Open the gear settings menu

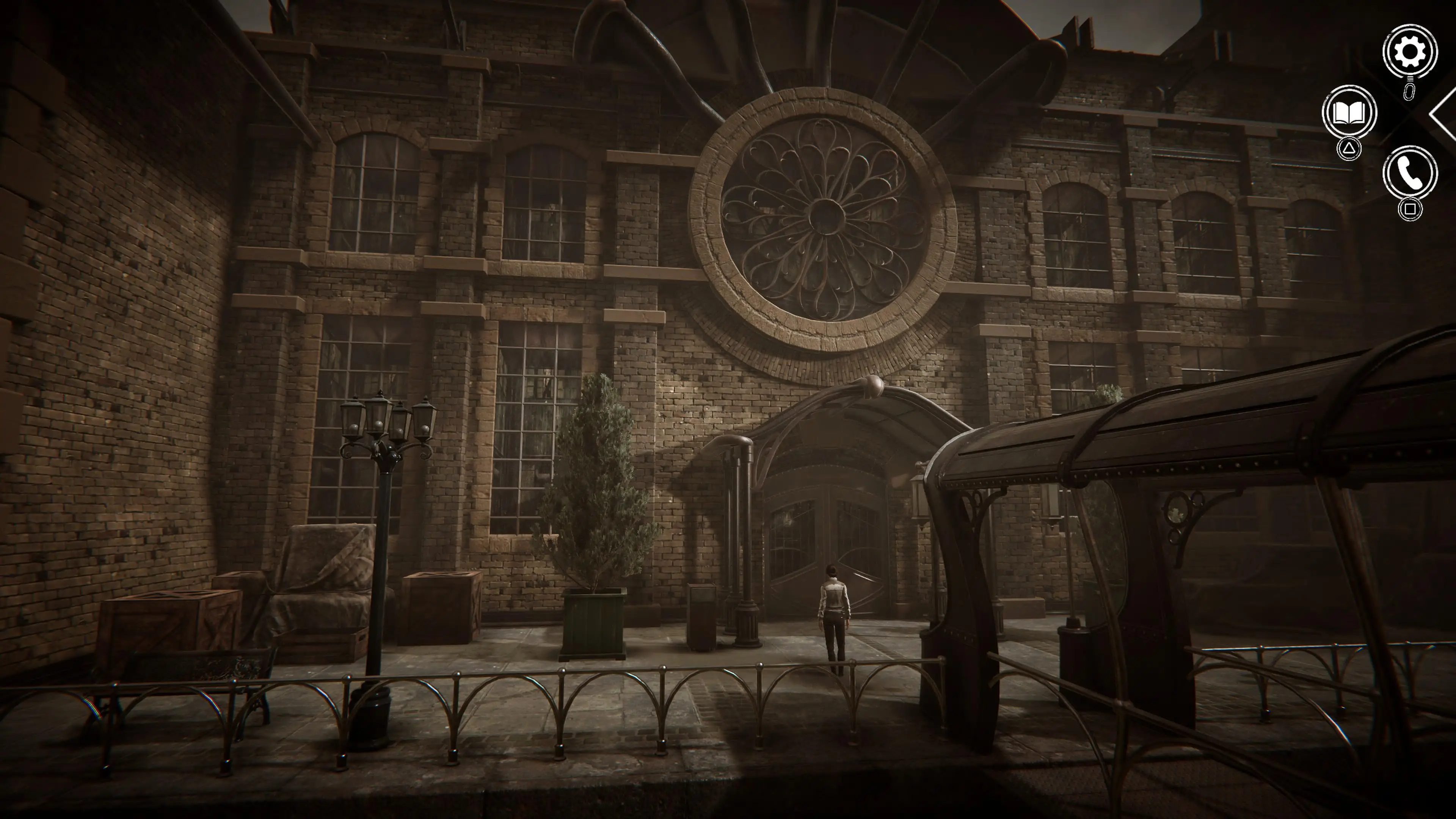pyautogui.click(x=1409, y=52)
